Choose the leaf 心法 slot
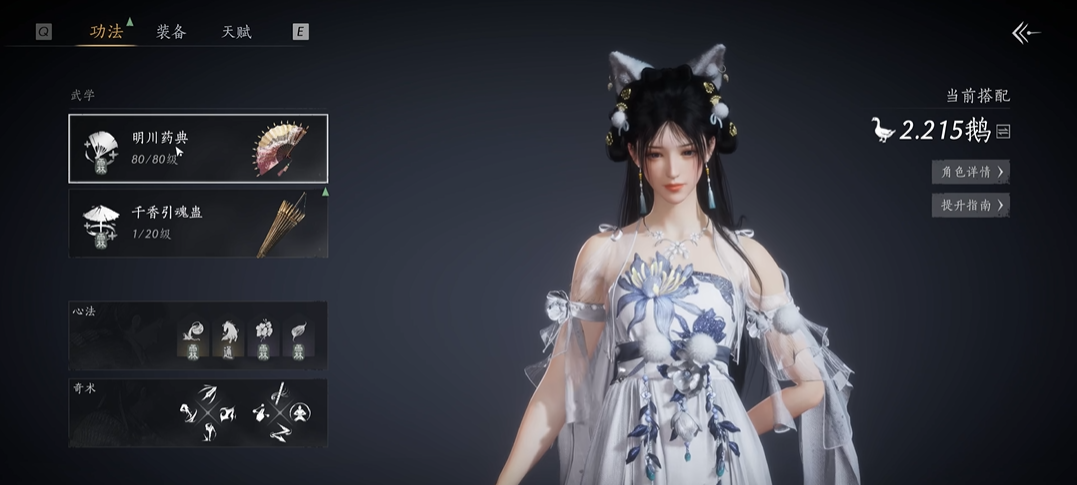Viewport: 1077px width, 485px height. point(300,334)
